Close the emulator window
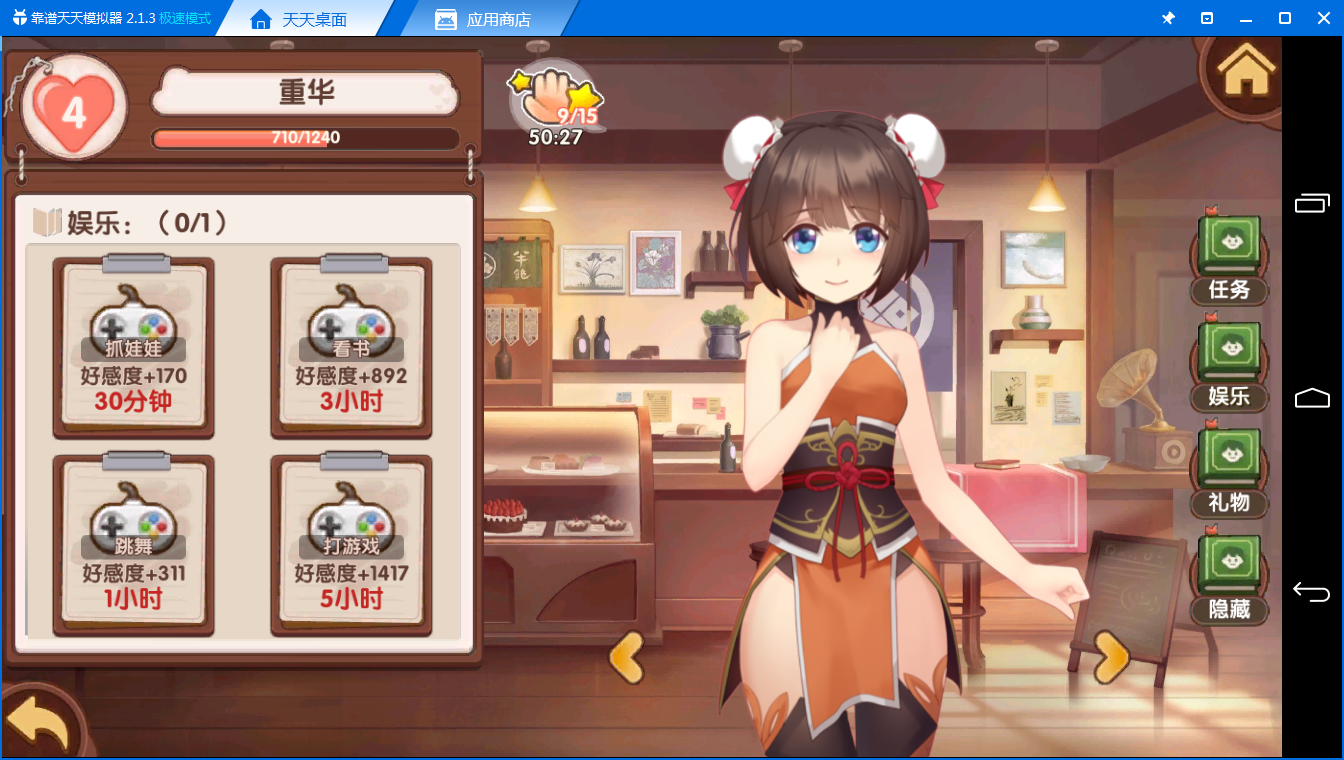 coord(1322,18)
